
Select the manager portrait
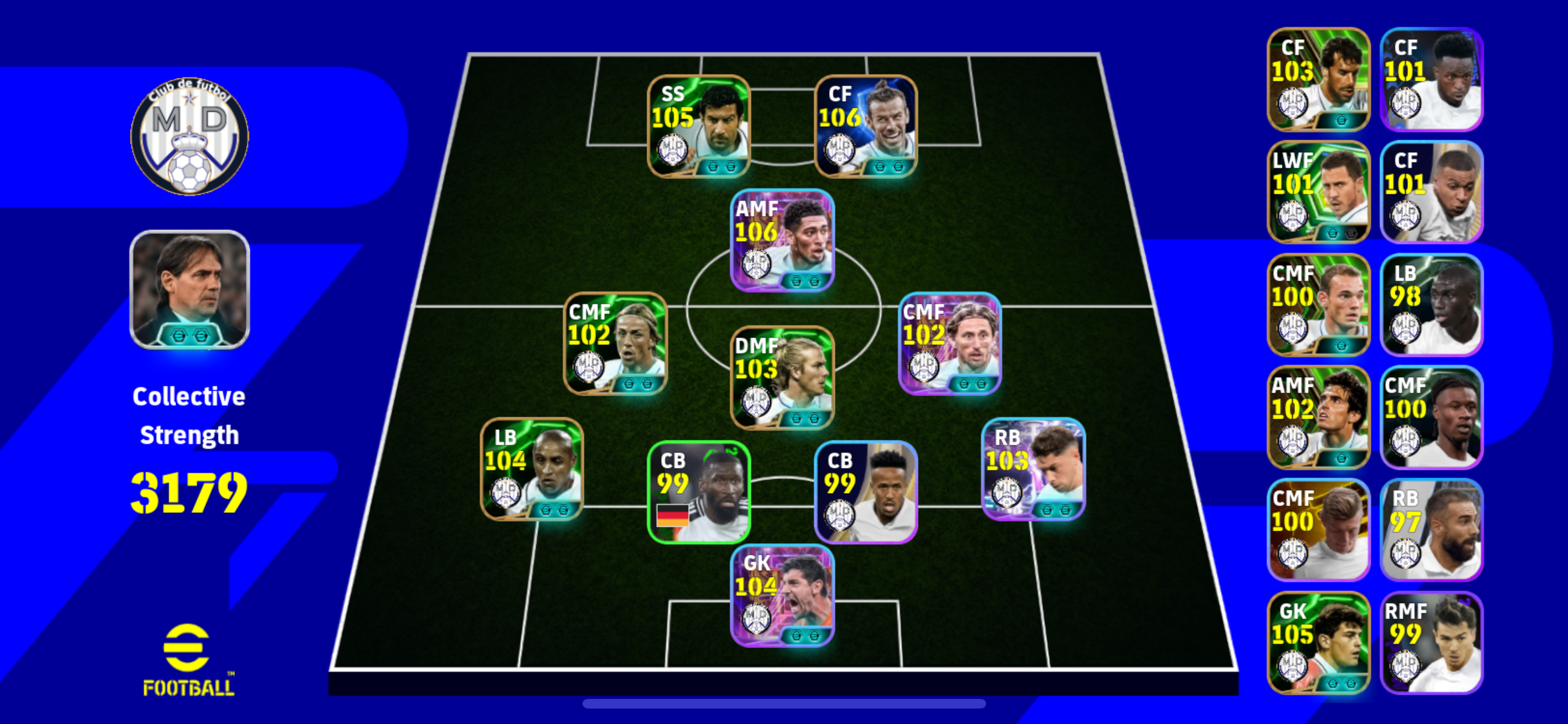189,290
